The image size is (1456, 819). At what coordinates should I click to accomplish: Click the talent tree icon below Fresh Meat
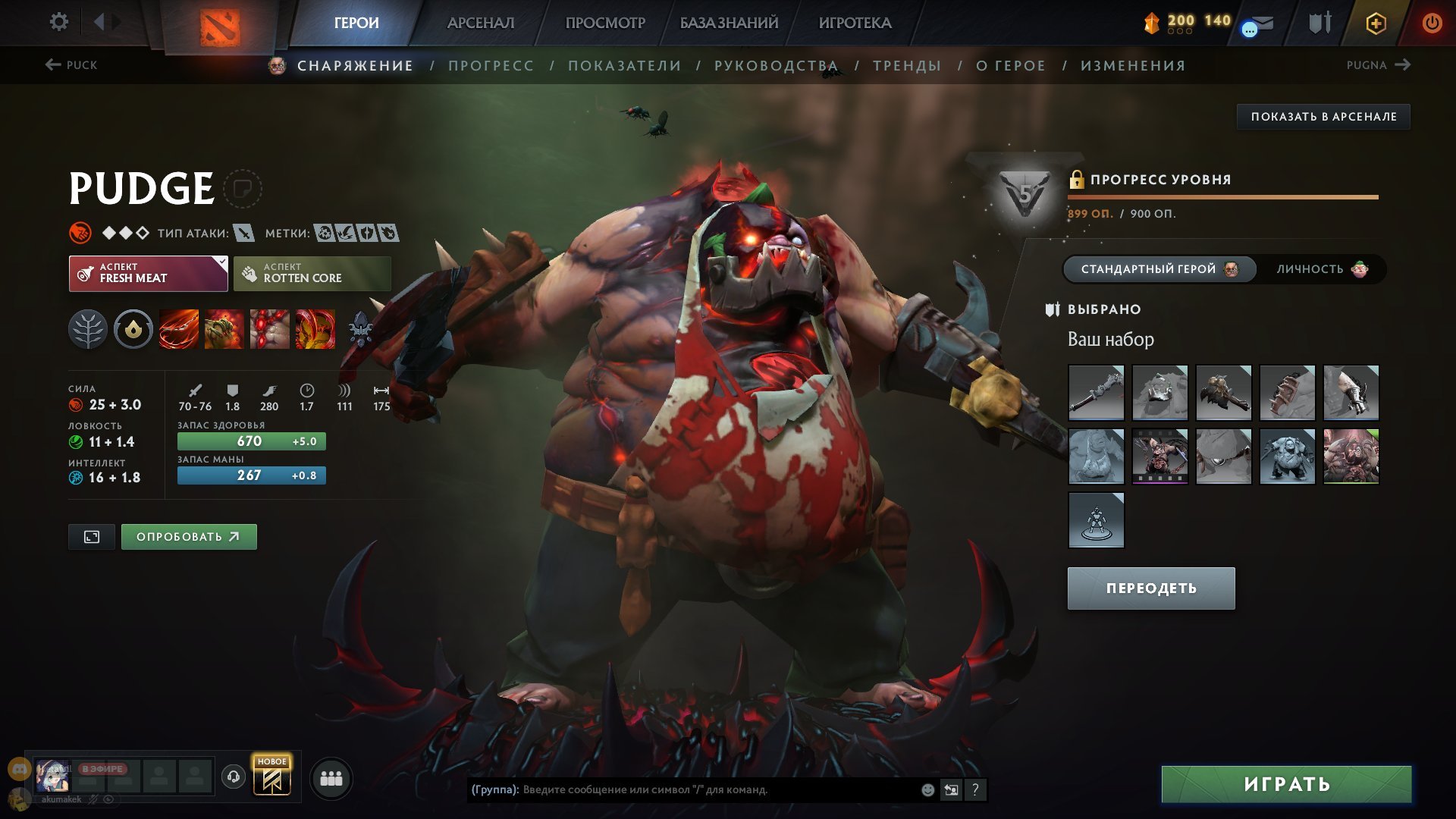pos(89,329)
